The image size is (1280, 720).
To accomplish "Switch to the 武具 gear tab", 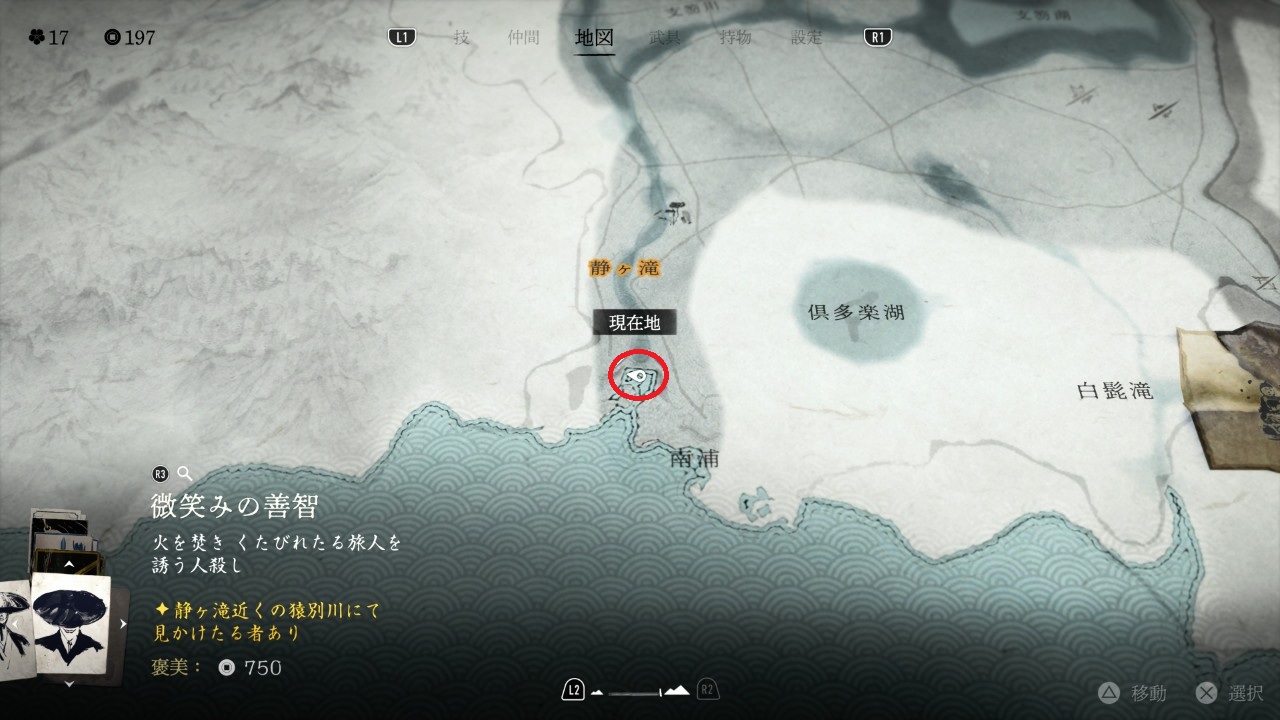I will click(x=665, y=38).
